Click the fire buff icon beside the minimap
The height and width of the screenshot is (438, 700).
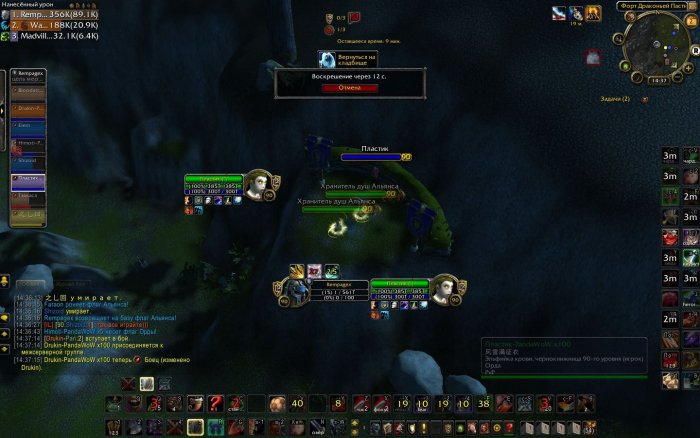(x=594, y=13)
